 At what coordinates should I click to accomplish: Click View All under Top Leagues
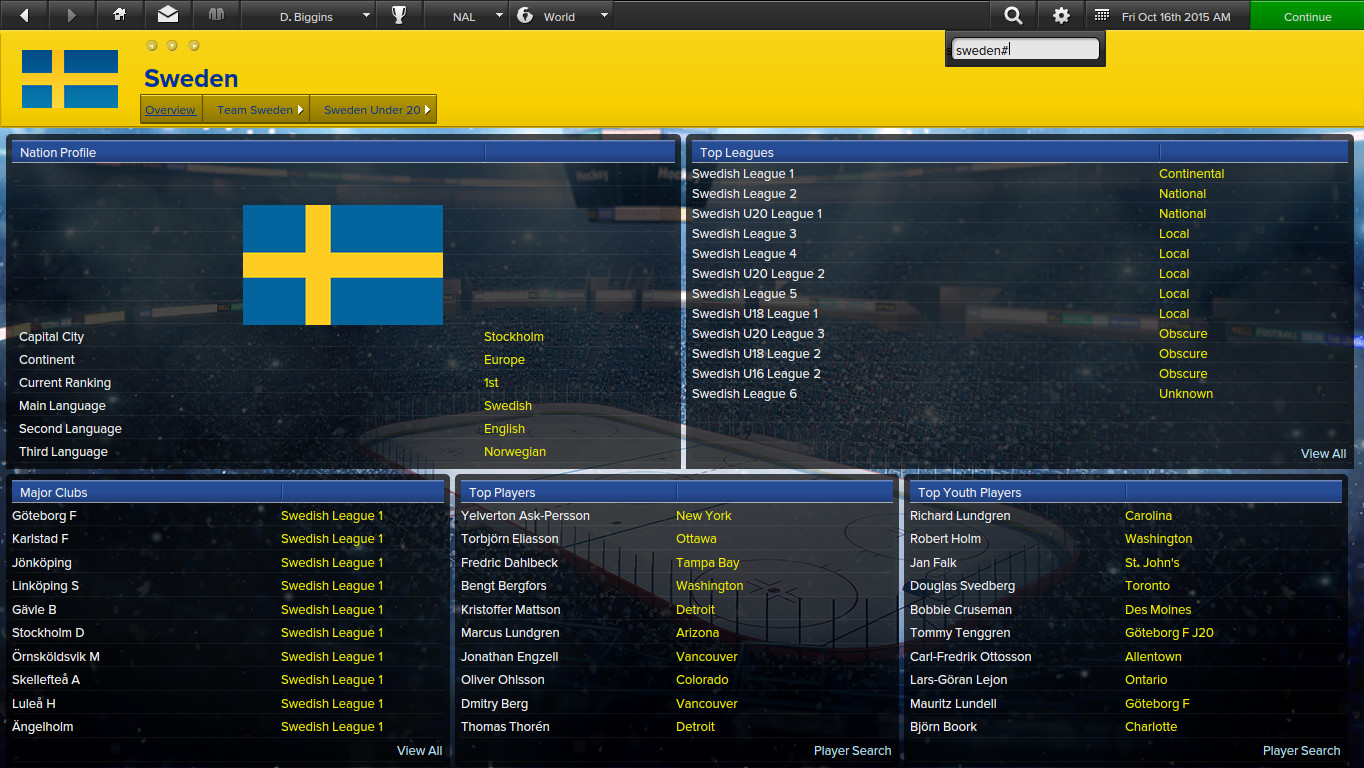click(x=1323, y=453)
